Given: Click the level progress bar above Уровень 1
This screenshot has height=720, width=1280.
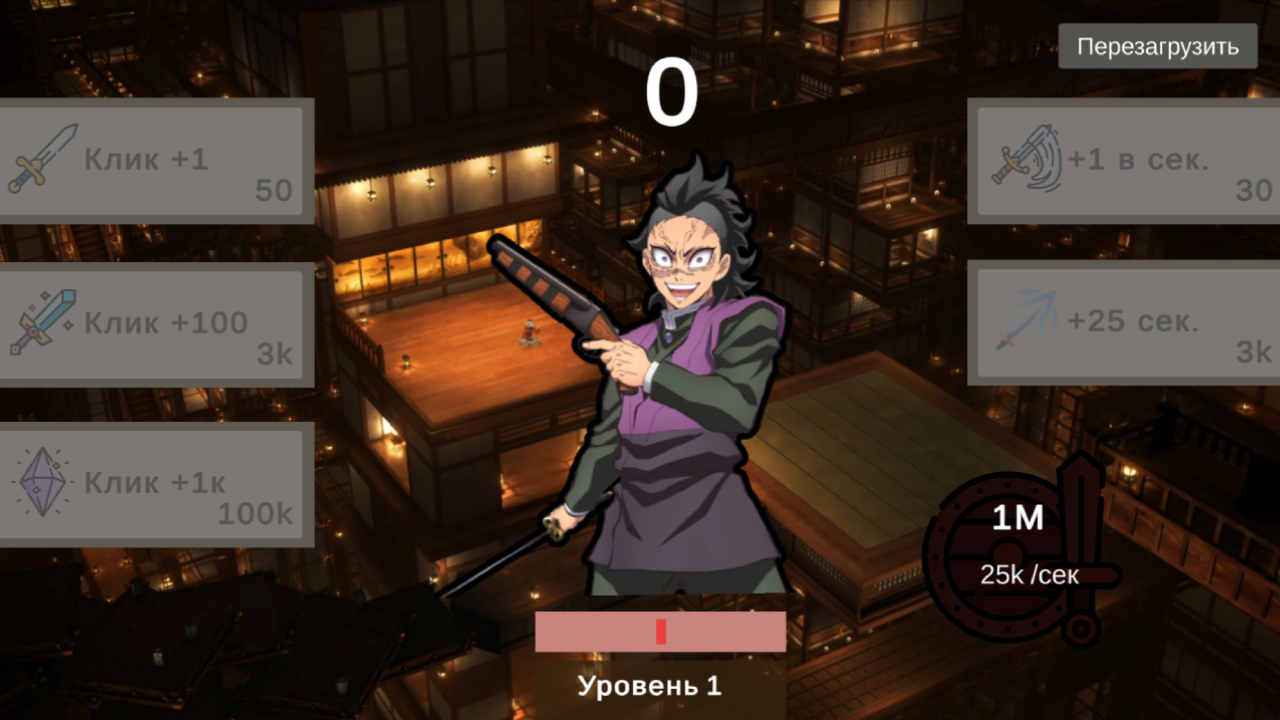Looking at the screenshot, I should point(661,630).
